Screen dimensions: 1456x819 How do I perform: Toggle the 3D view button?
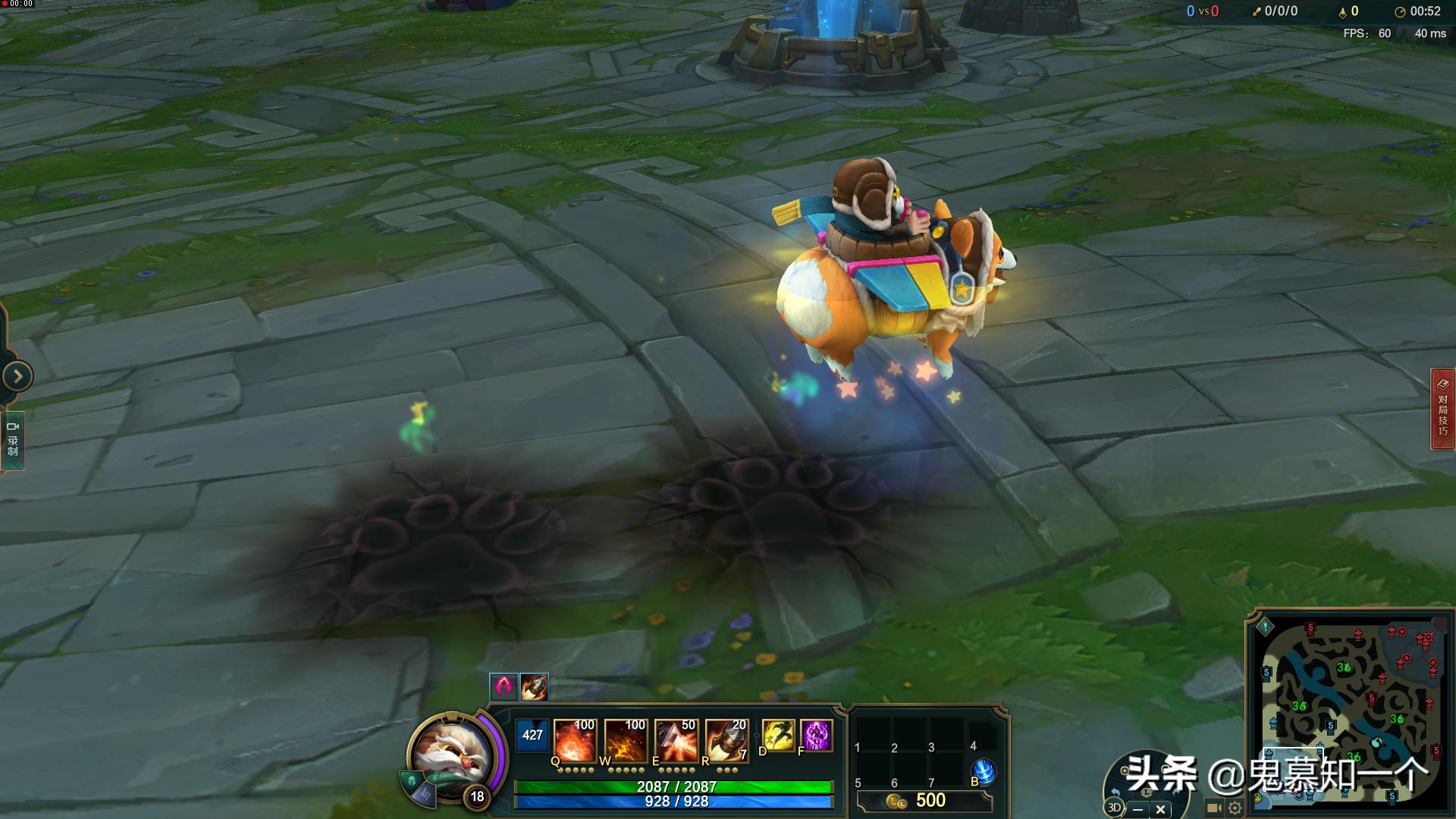pos(1114,808)
